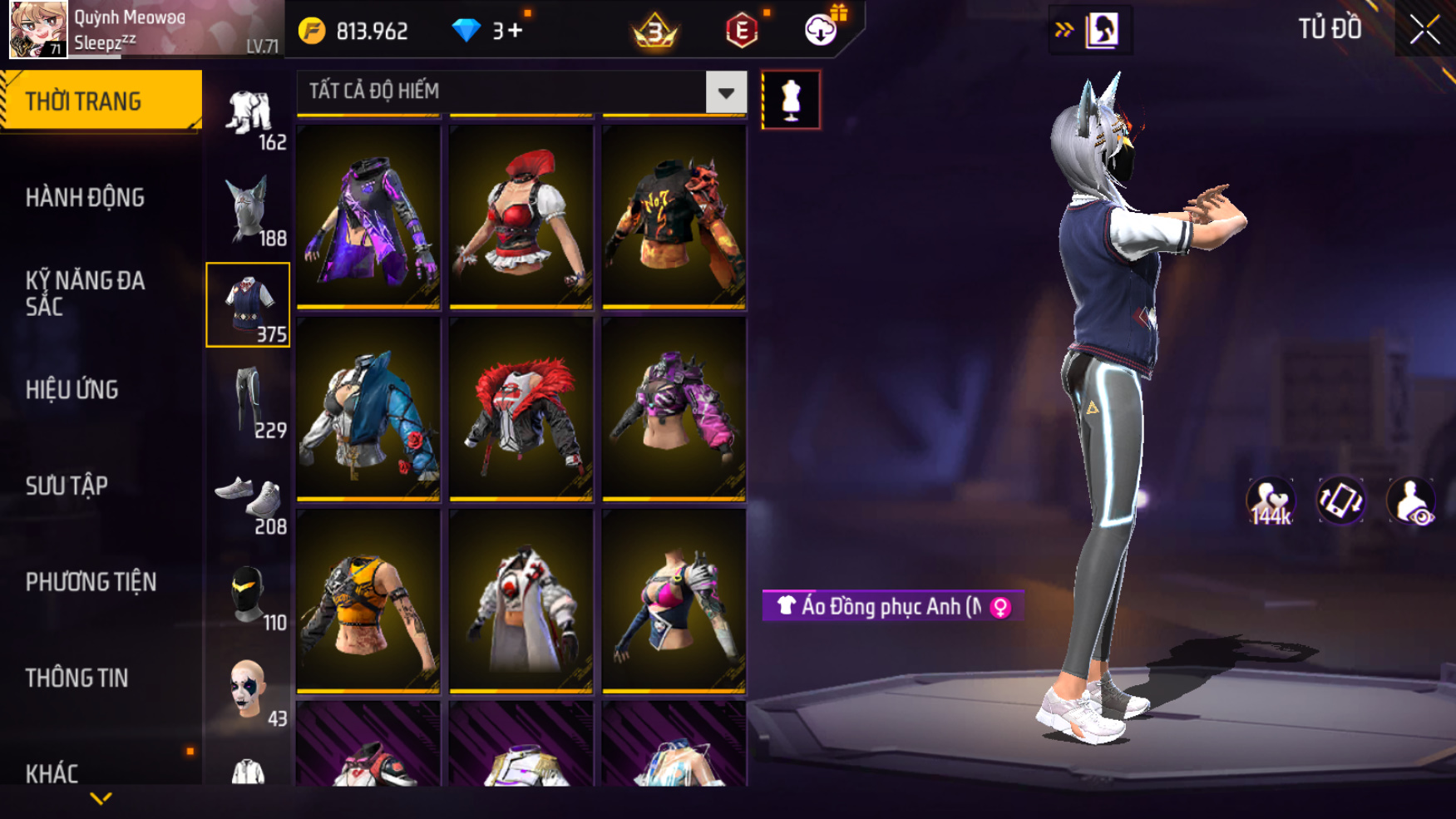Select the Thời Trang tab
The height and width of the screenshot is (819, 1456).
83,101
